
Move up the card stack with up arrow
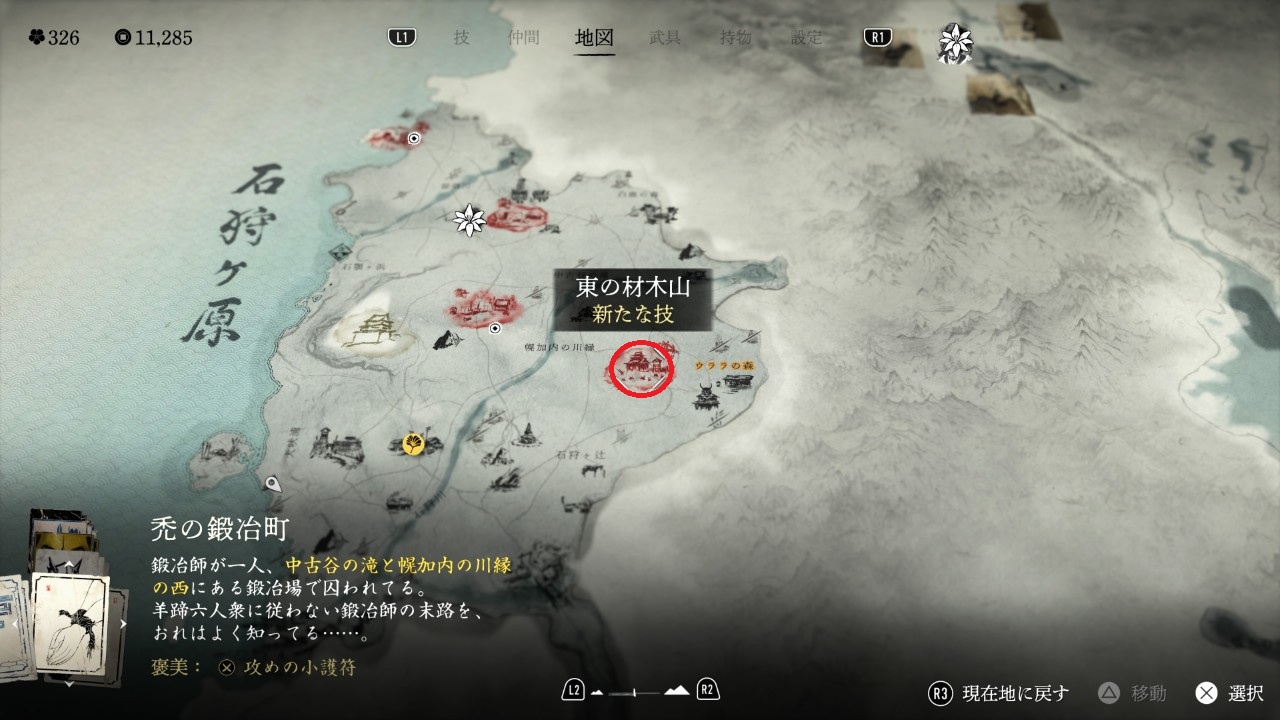coord(69,566)
